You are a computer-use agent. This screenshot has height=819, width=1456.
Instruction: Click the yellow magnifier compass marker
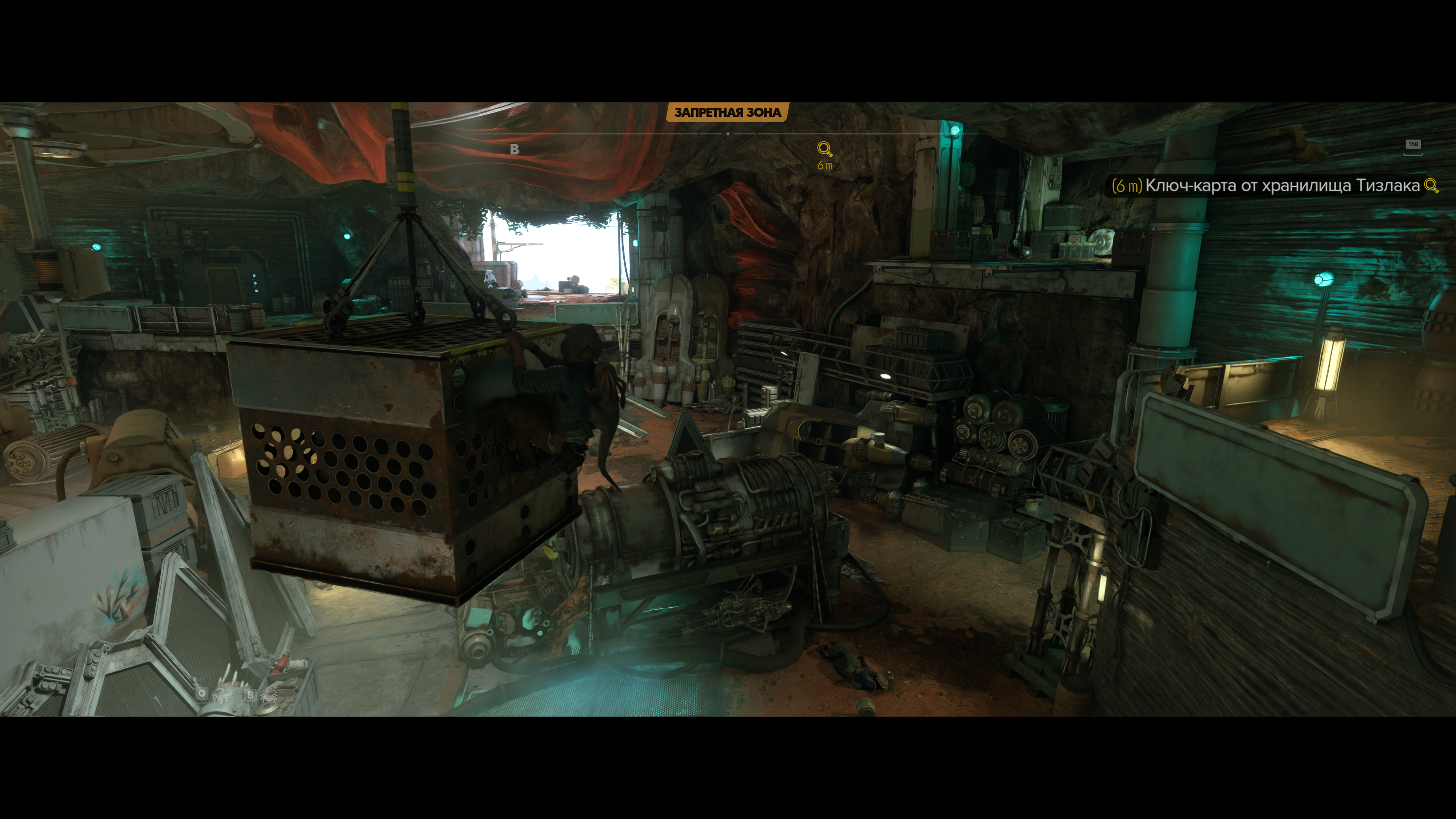click(x=825, y=149)
